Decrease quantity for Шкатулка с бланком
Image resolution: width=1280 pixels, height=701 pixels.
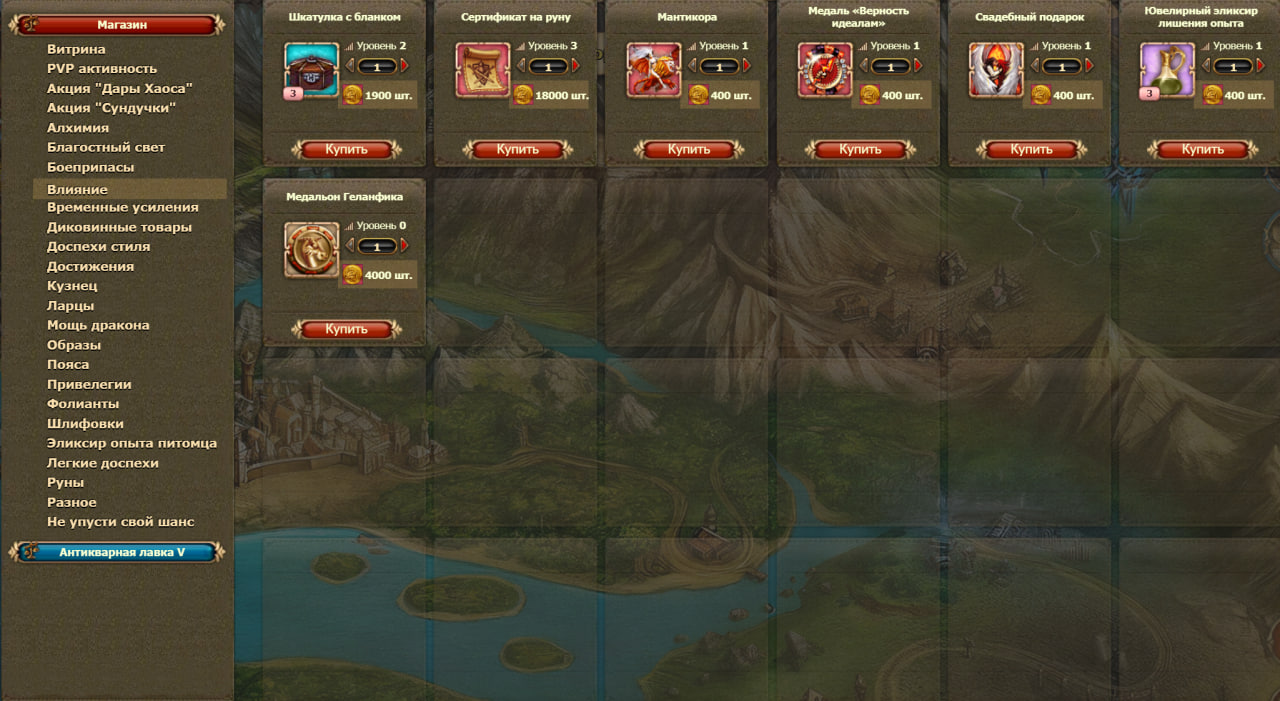pos(350,66)
